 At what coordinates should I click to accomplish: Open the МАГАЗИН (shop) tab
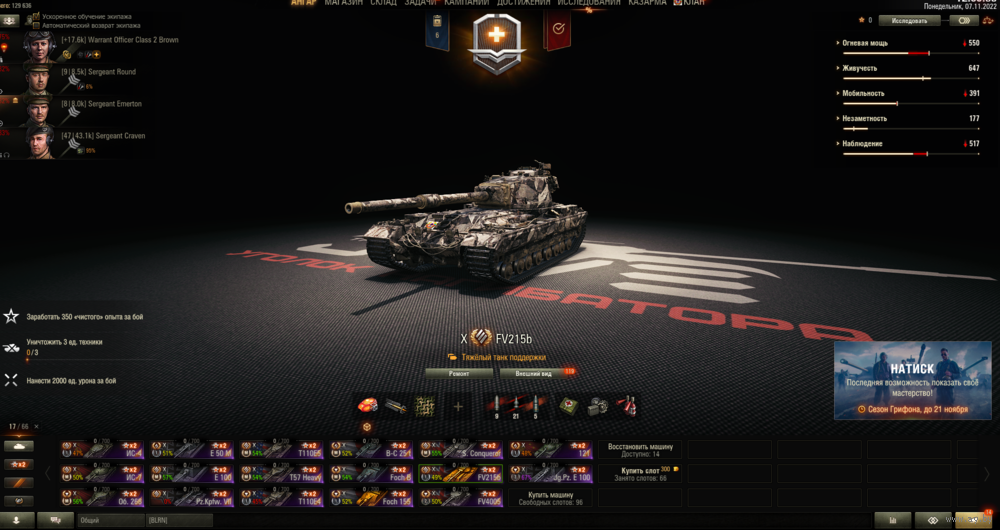tap(344, 3)
